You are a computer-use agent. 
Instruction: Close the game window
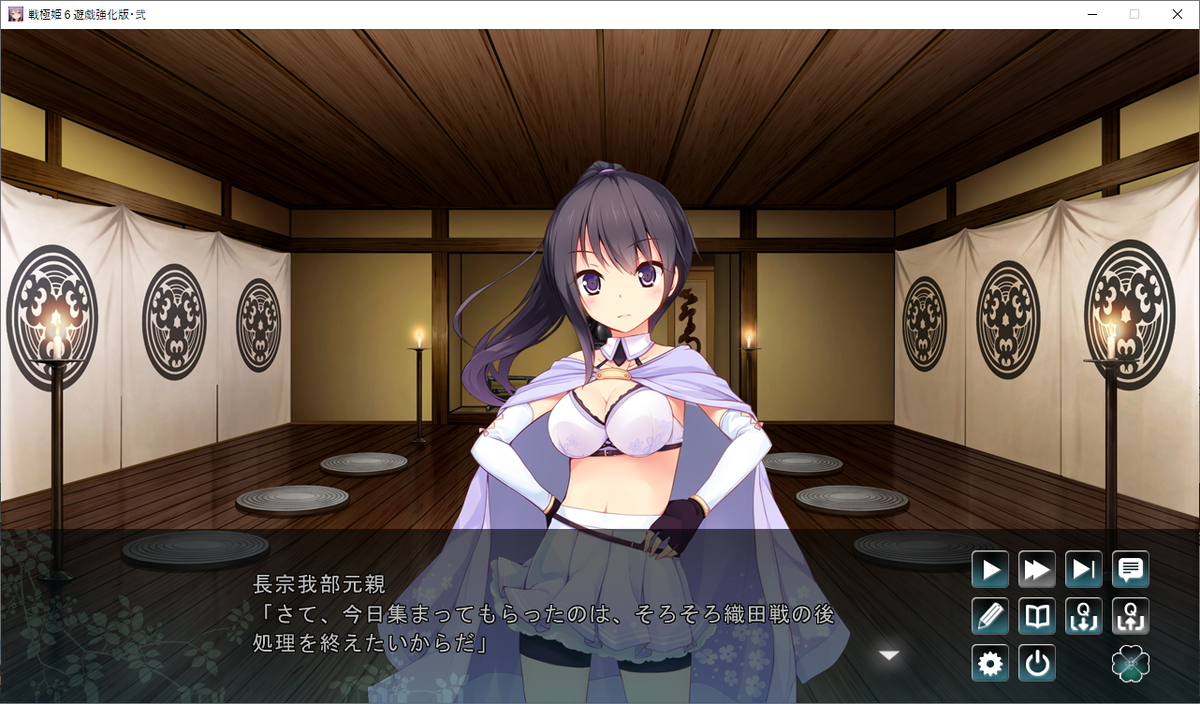[1177, 14]
